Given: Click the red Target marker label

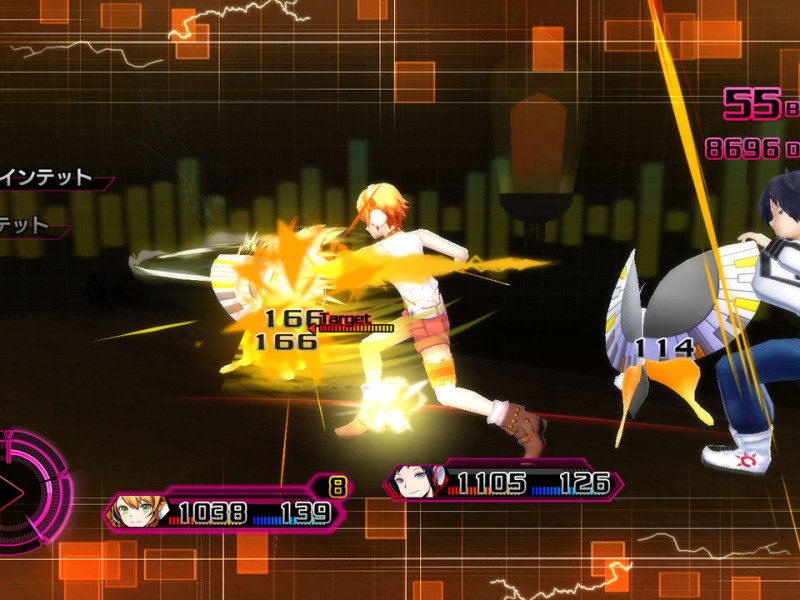Looking at the screenshot, I should tap(345, 321).
